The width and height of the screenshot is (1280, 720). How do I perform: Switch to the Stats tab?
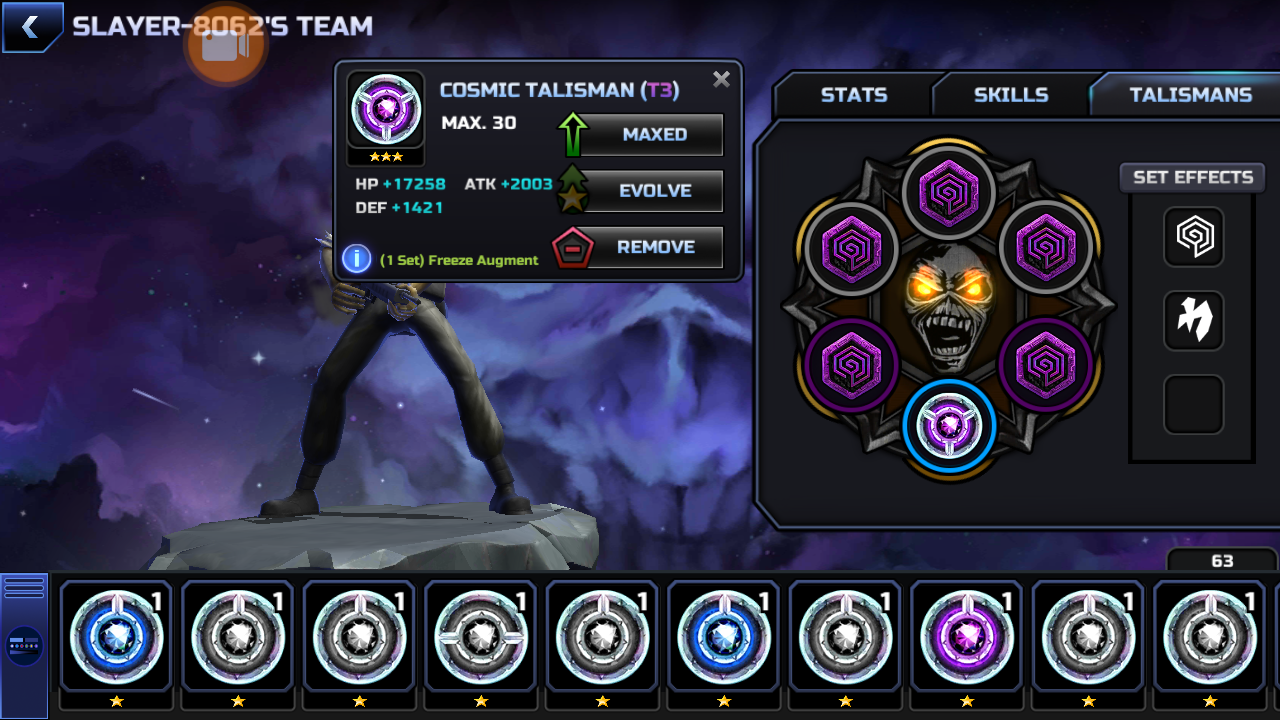(853, 95)
